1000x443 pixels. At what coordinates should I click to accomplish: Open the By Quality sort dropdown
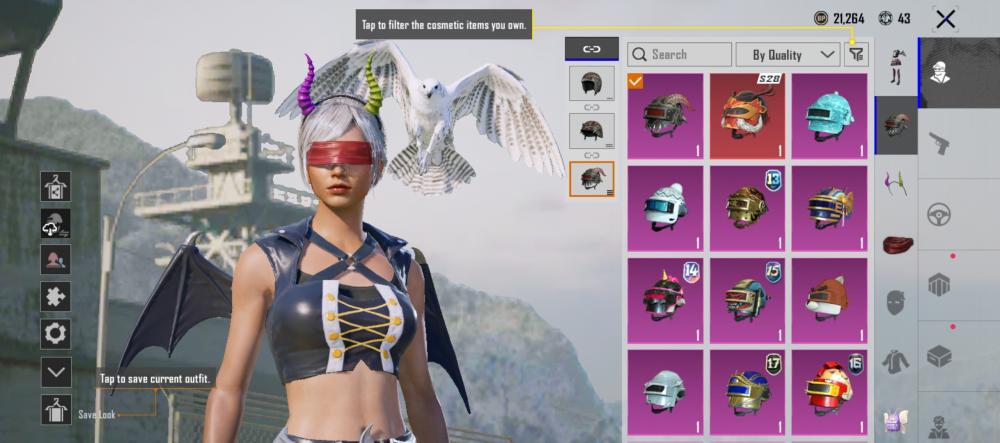pos(787,54)
